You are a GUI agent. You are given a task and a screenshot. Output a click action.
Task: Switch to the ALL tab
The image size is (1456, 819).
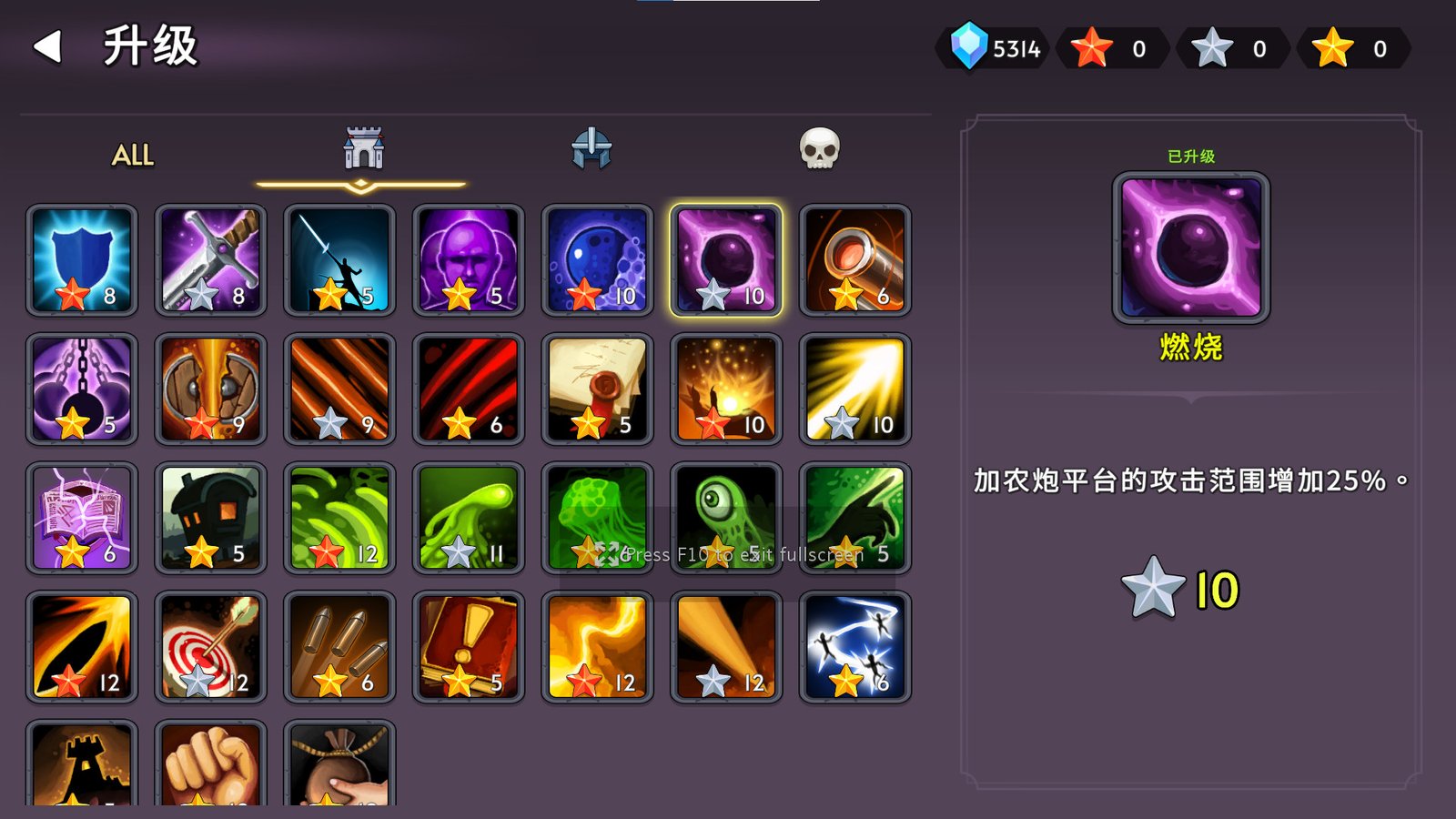tap(130, 155)
